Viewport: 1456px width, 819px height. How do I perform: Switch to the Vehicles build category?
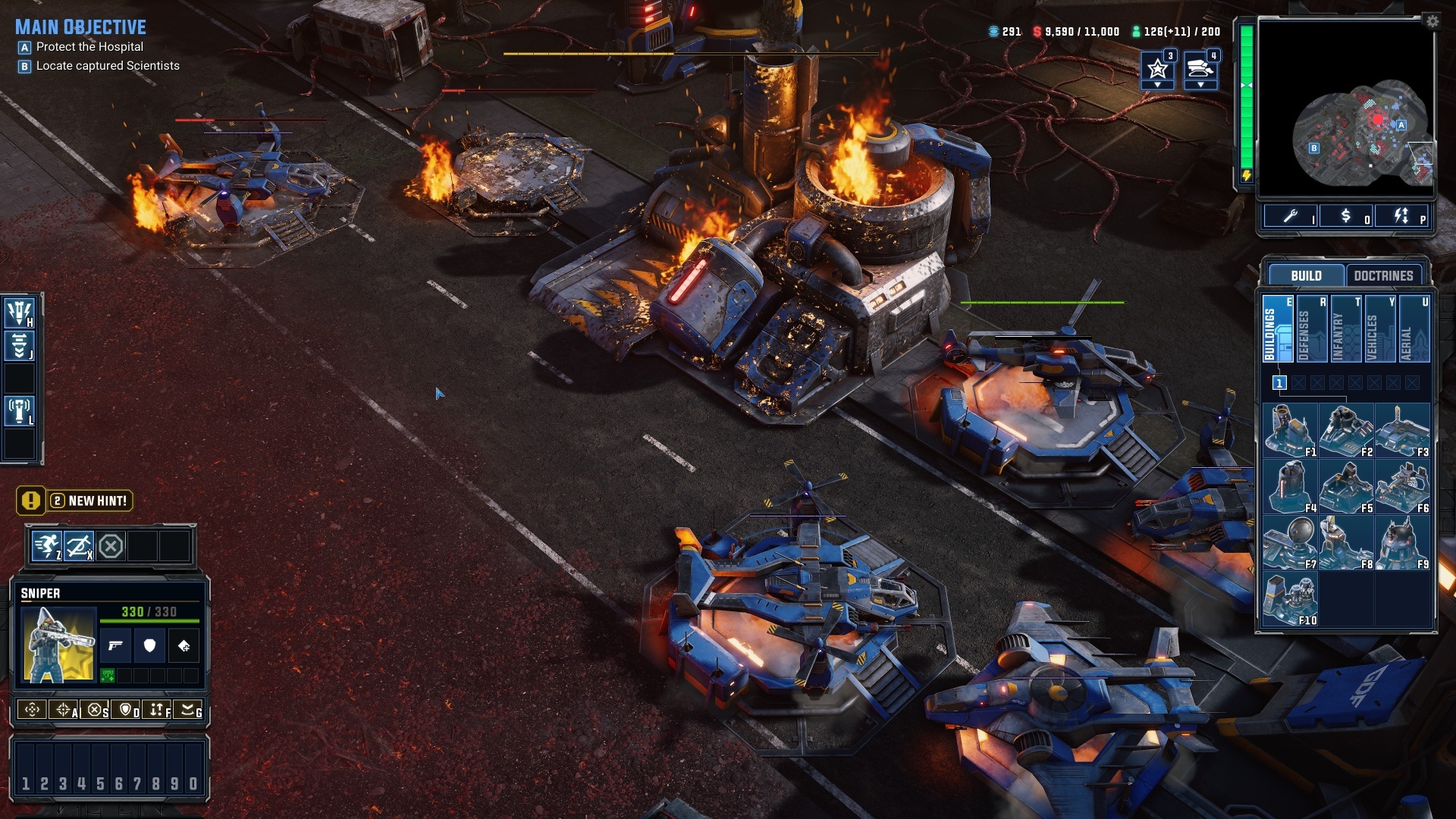(x=1380, y=329)
